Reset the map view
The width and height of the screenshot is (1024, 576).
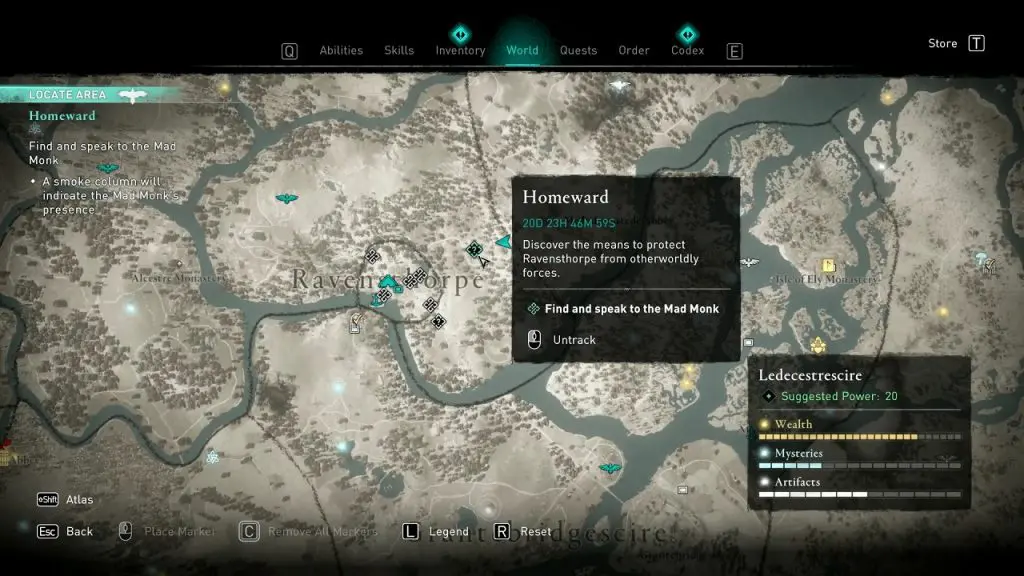pyautogui.click(x=536, y=532)
